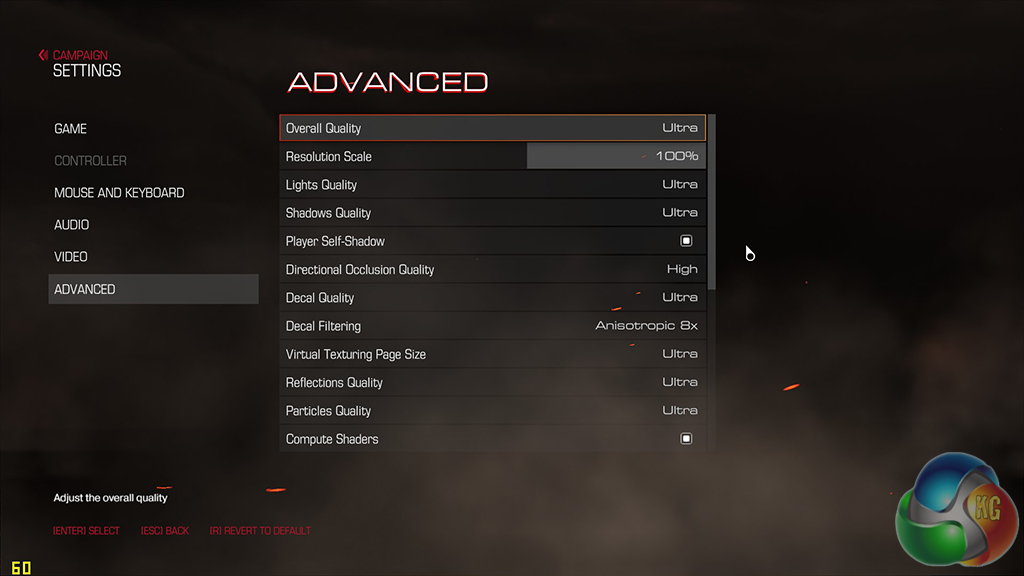Switch to Mouse and Keyboard settings
The height and width of the screenshot is (576, 1024).
(119, 193)
